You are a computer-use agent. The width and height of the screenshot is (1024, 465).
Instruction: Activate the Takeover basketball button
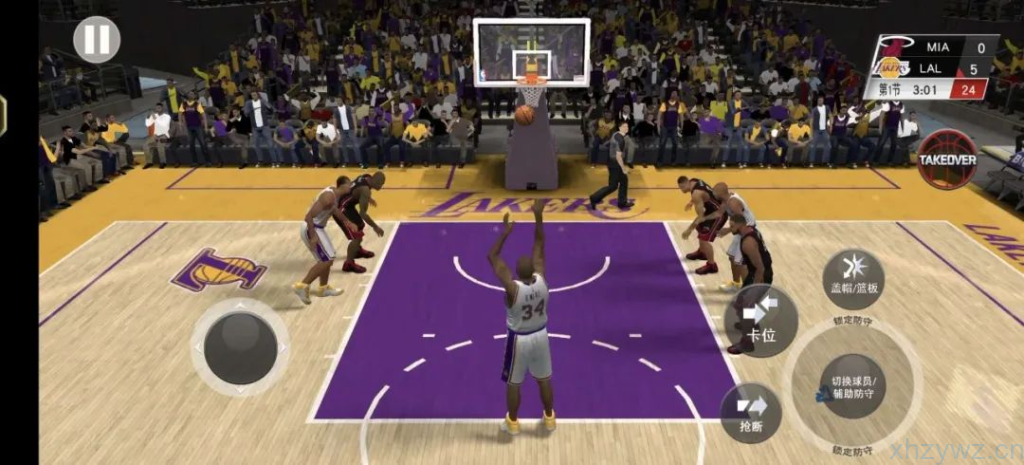[947, 159]
